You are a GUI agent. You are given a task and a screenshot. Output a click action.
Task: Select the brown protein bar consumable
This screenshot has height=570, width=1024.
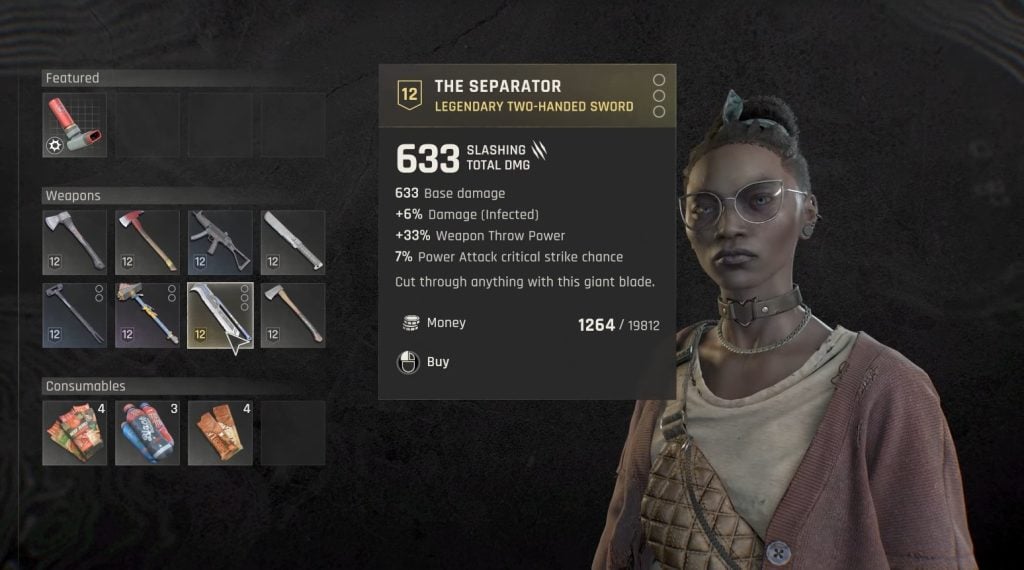pyautogui.click(x=220, y=433)
